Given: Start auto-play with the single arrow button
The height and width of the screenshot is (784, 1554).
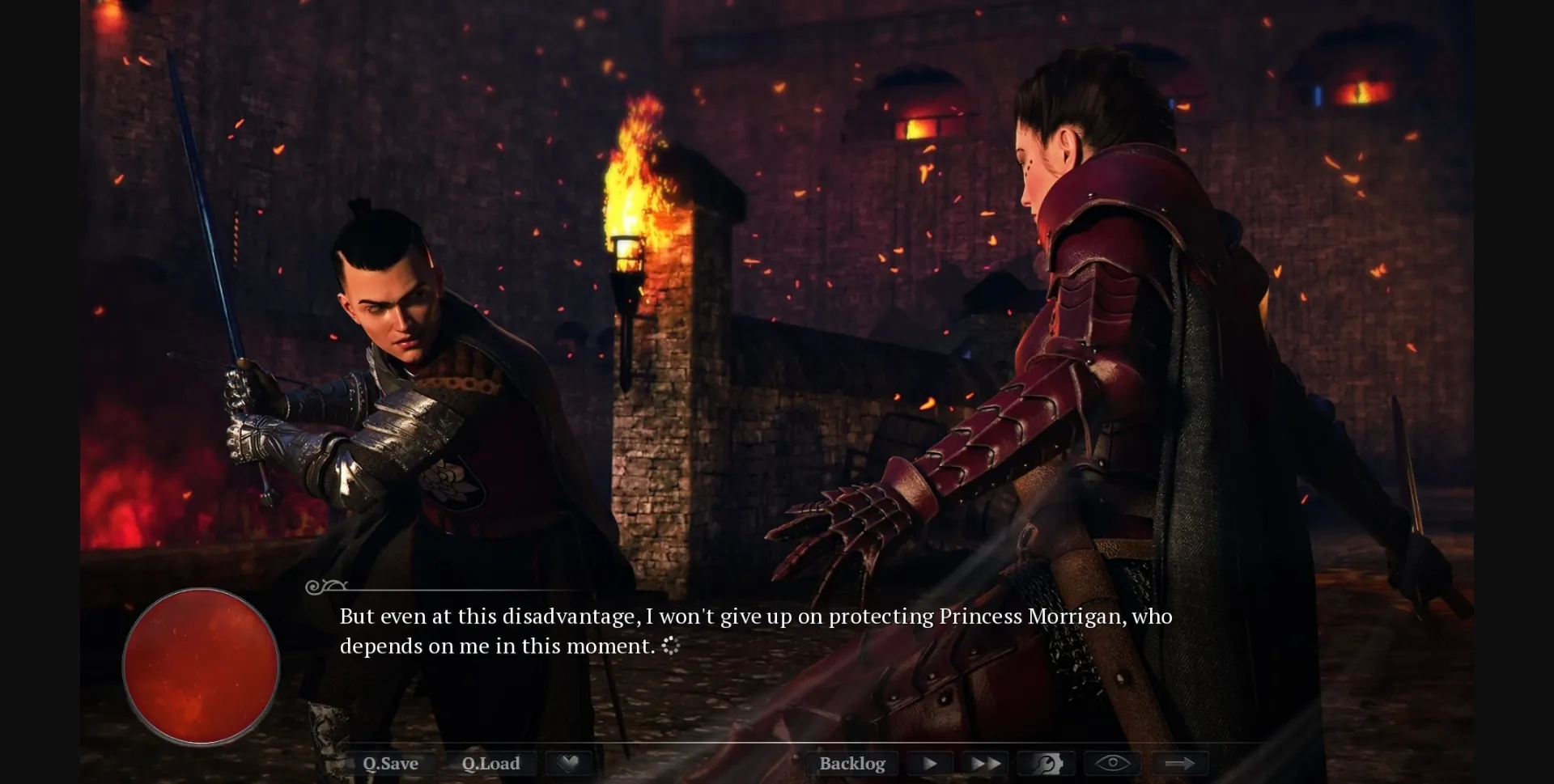Looking at the screenshot, I should [x=930, y=763].
